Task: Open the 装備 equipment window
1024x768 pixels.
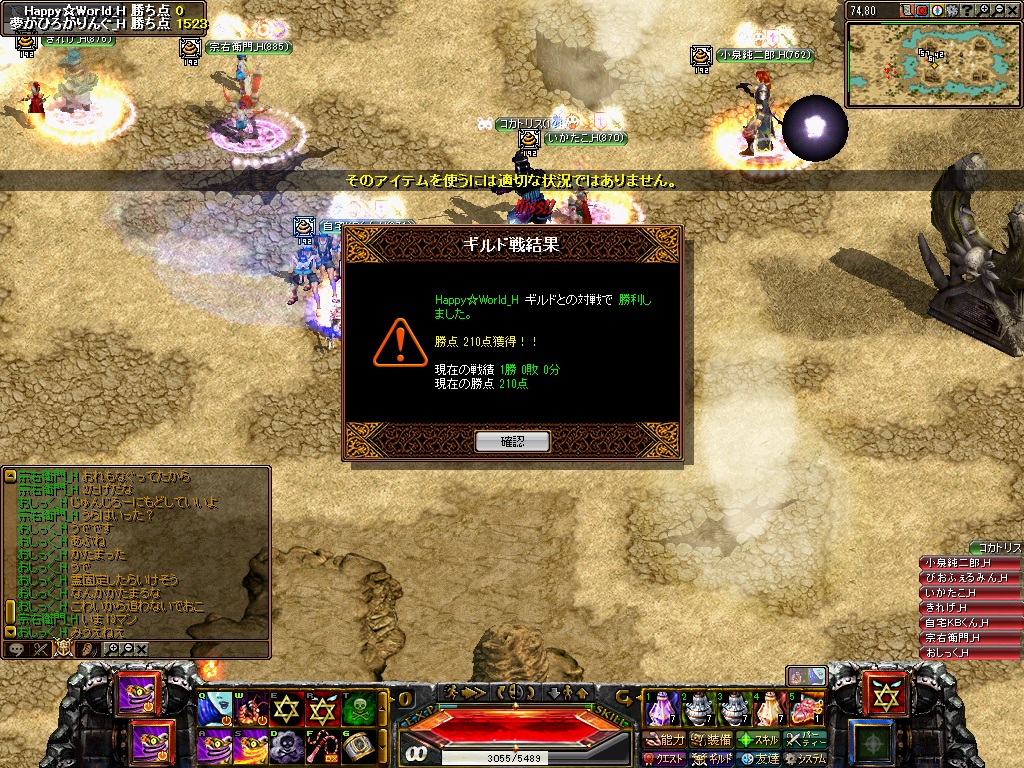Action: pyautogui.click(x=712, y=740)
